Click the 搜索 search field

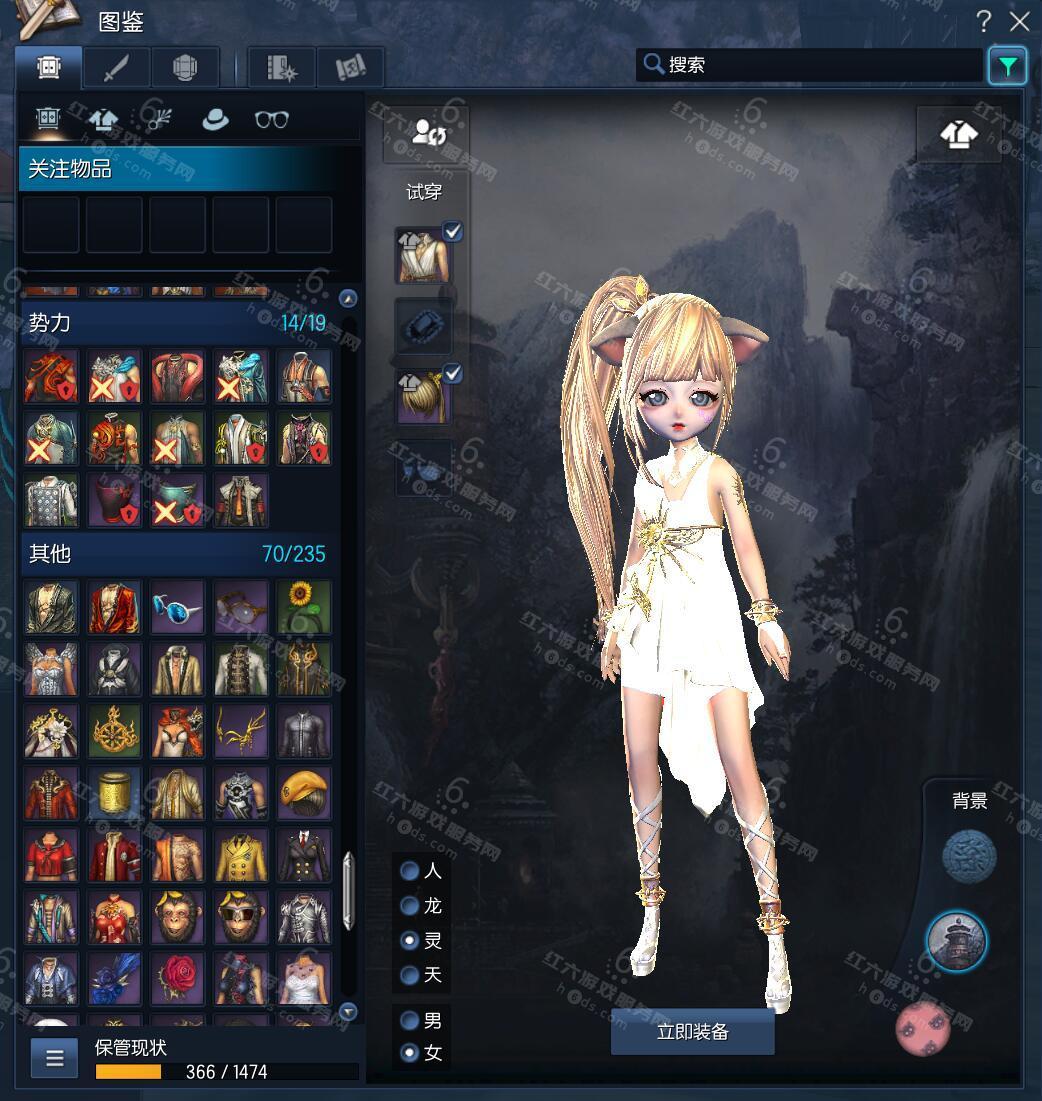coord(810,65)
